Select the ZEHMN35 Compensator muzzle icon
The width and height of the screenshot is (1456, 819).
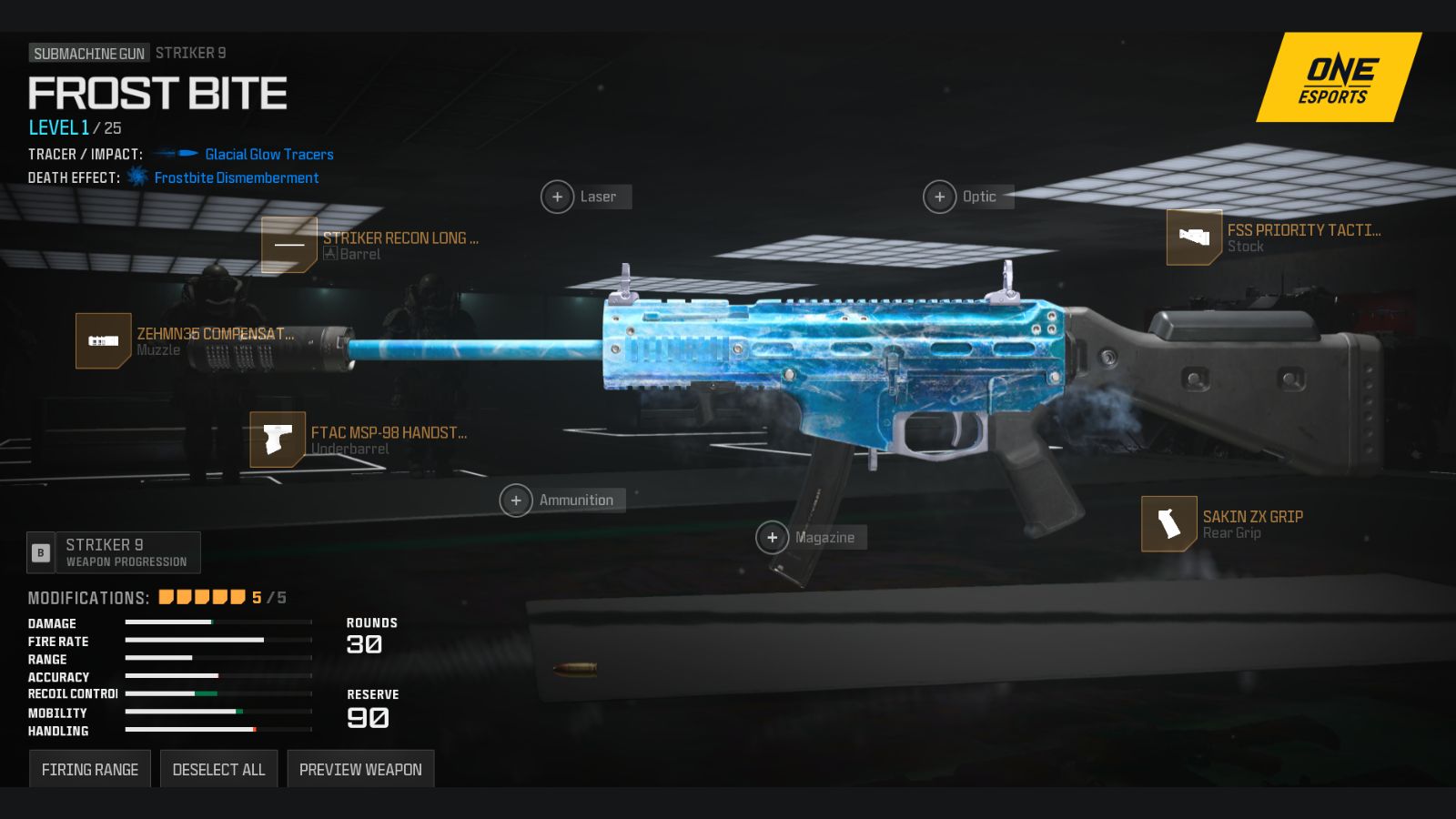(x=101, y=341)
